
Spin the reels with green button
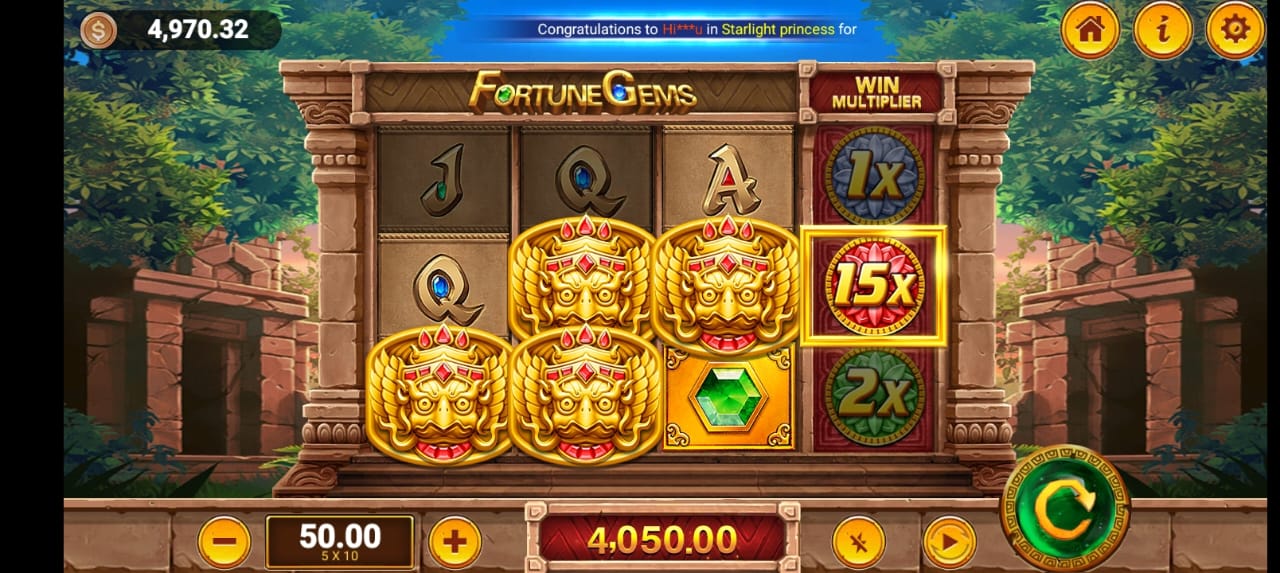1064,509
